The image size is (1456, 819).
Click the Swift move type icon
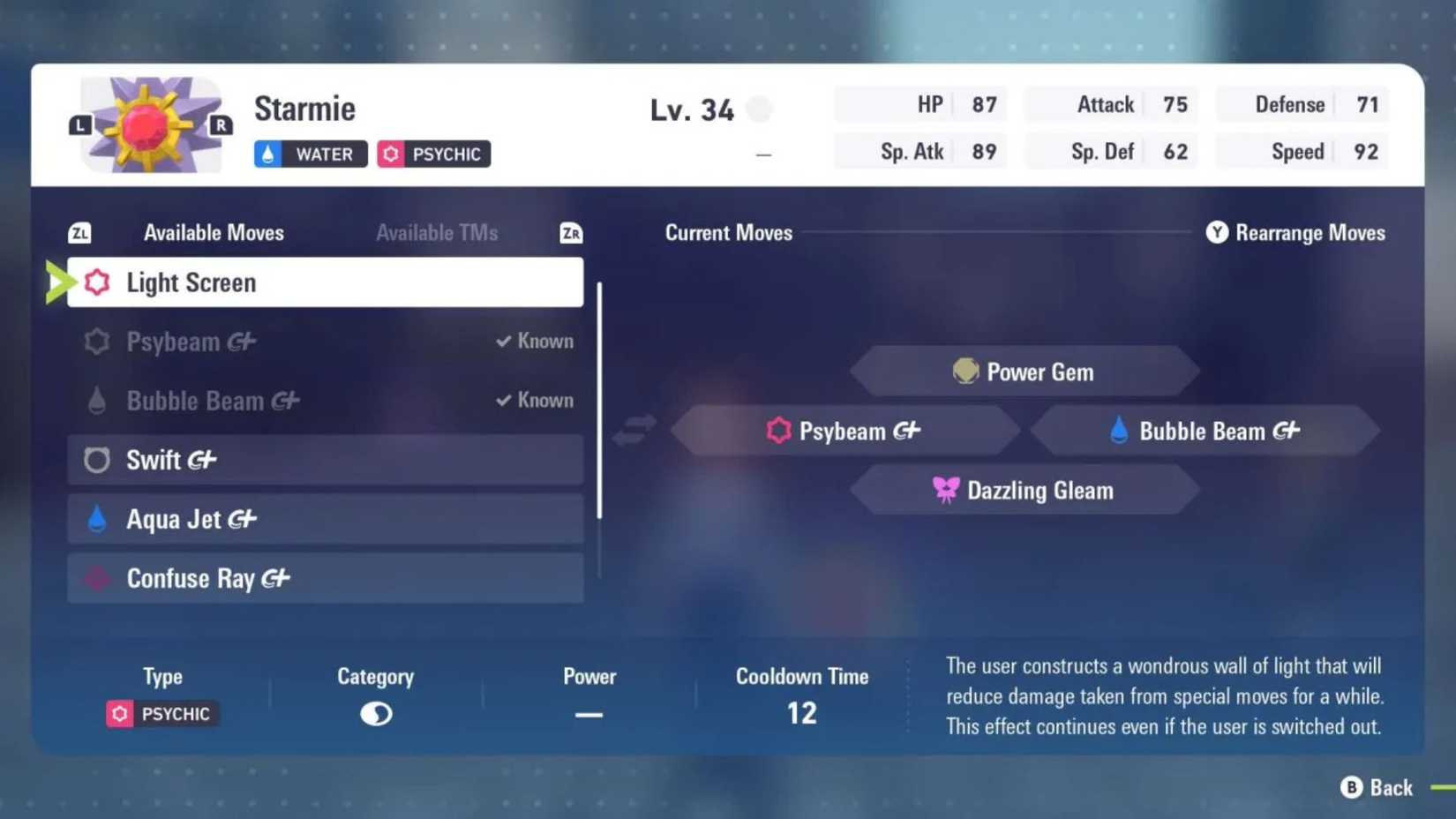point(96,460)
